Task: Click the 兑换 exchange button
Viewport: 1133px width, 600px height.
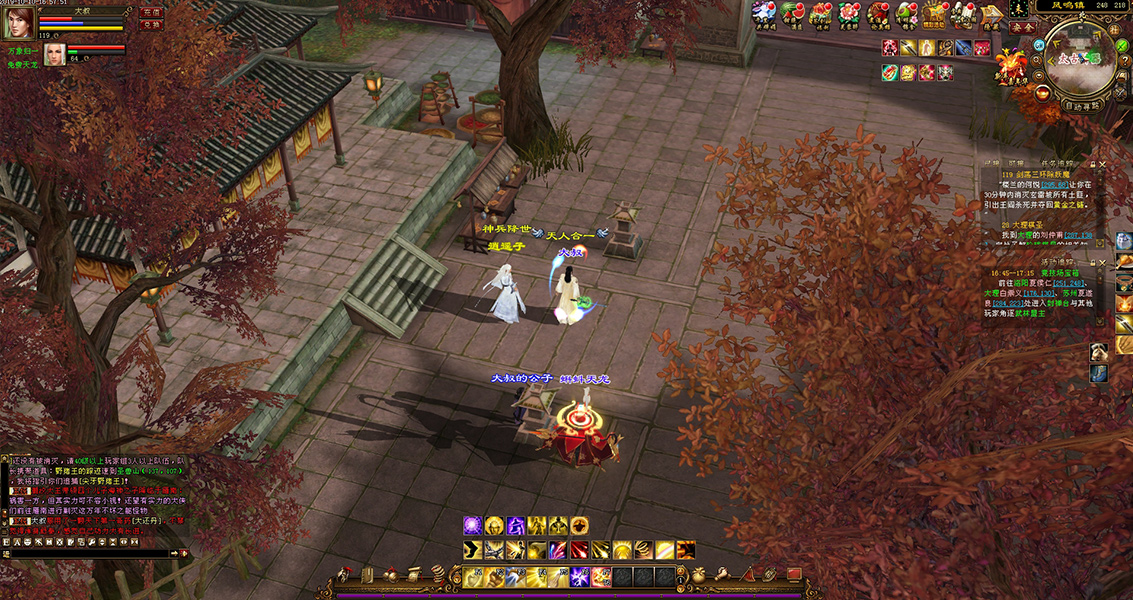Action: click(x=152, y=26)
